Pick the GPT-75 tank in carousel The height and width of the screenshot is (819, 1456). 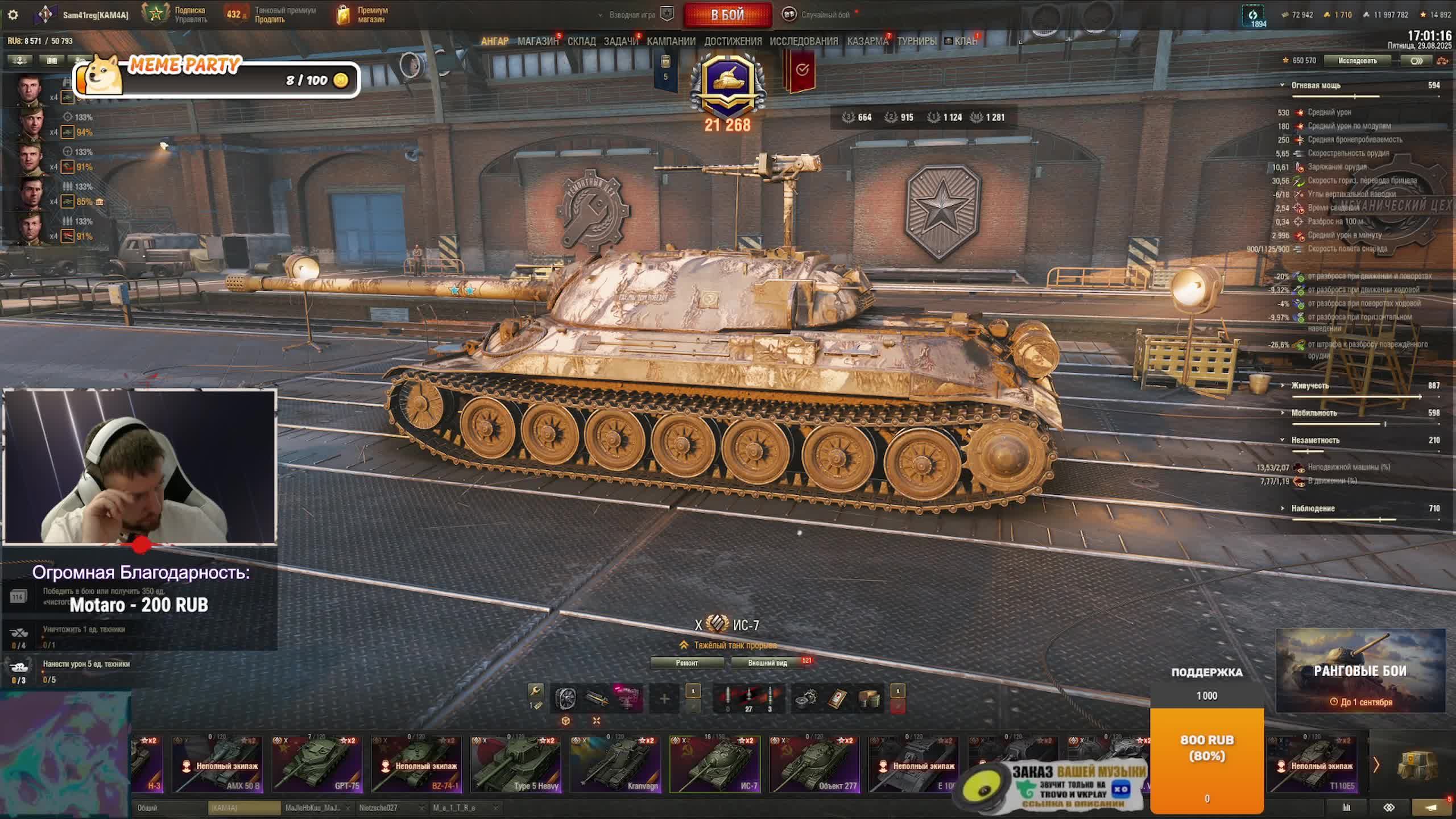click(317, 764)
